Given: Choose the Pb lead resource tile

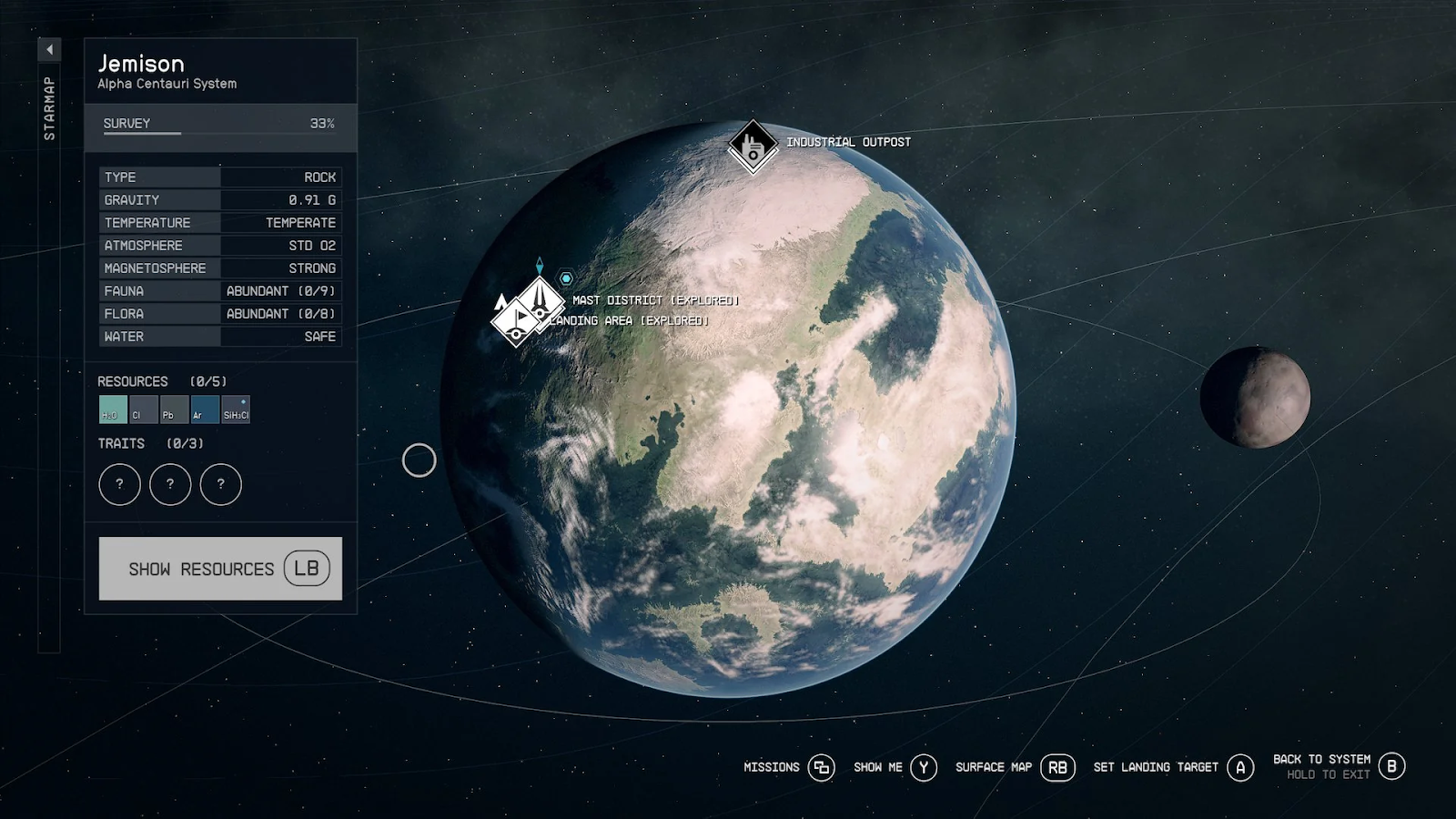Looking at the screenshot, I should tap(174, 409).
